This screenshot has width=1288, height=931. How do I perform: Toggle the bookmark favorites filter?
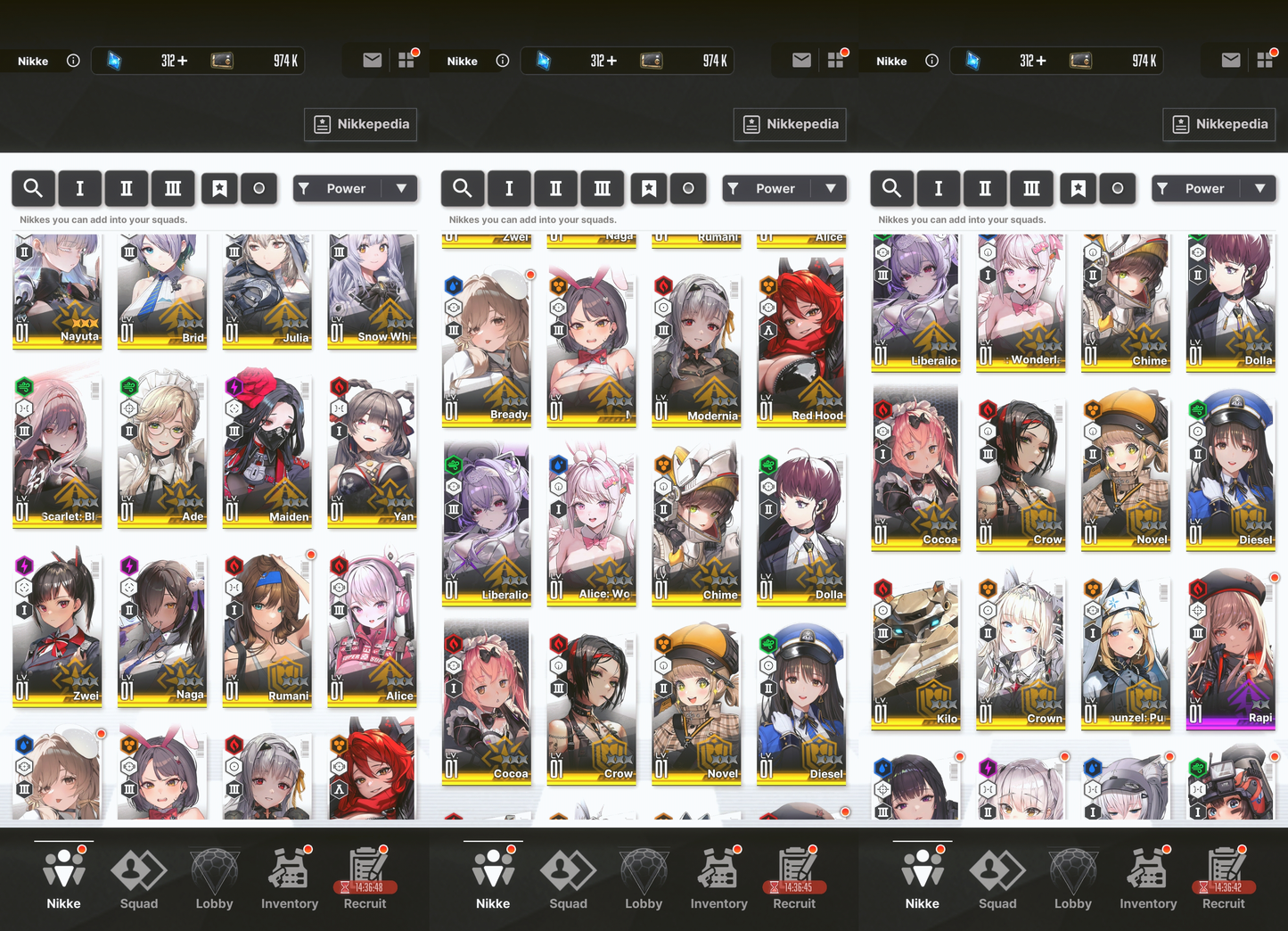pos(219,188)
